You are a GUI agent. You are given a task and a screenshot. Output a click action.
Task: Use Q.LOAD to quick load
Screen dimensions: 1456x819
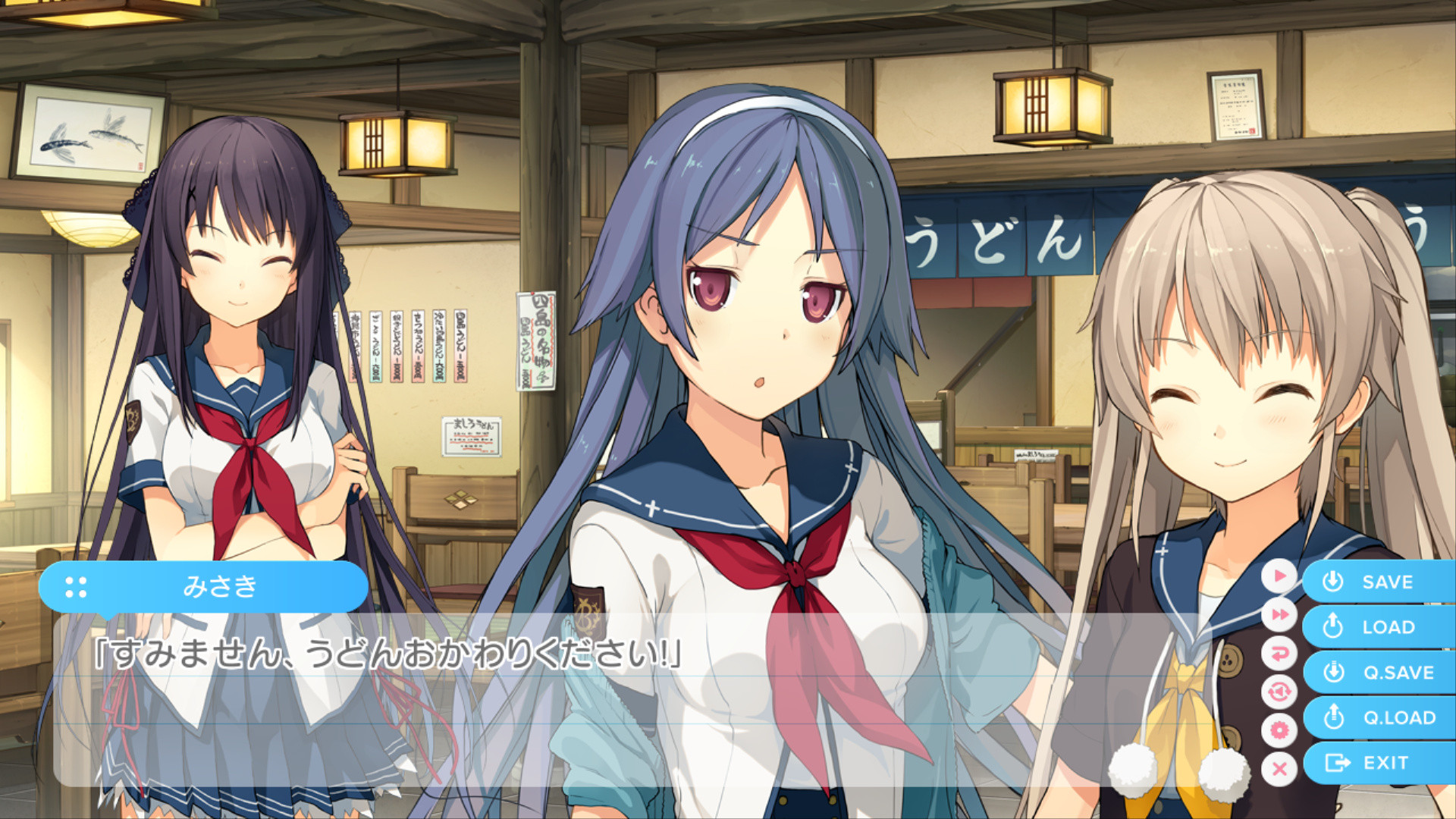pyautogui.click(x=1380, y=717)
